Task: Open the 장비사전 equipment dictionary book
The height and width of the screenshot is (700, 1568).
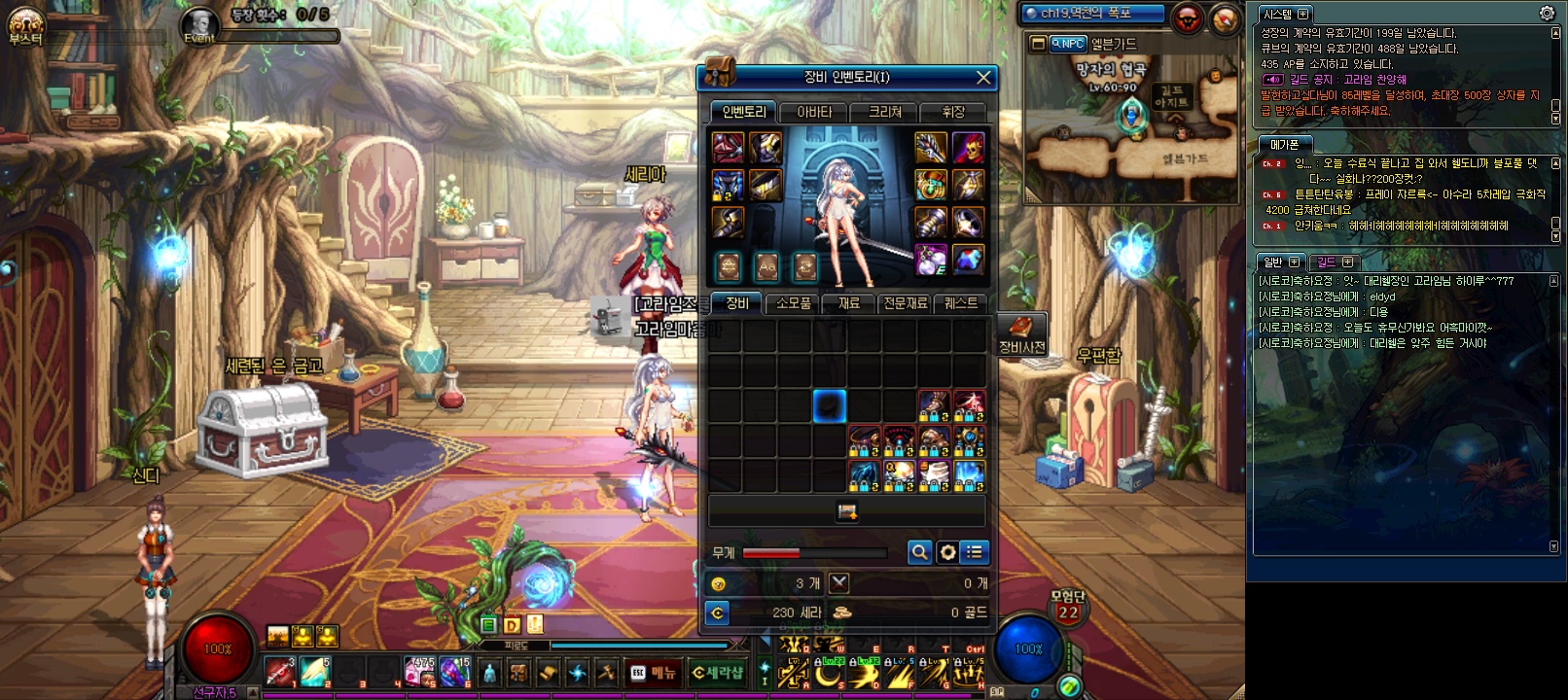Action: (1021, 331)
